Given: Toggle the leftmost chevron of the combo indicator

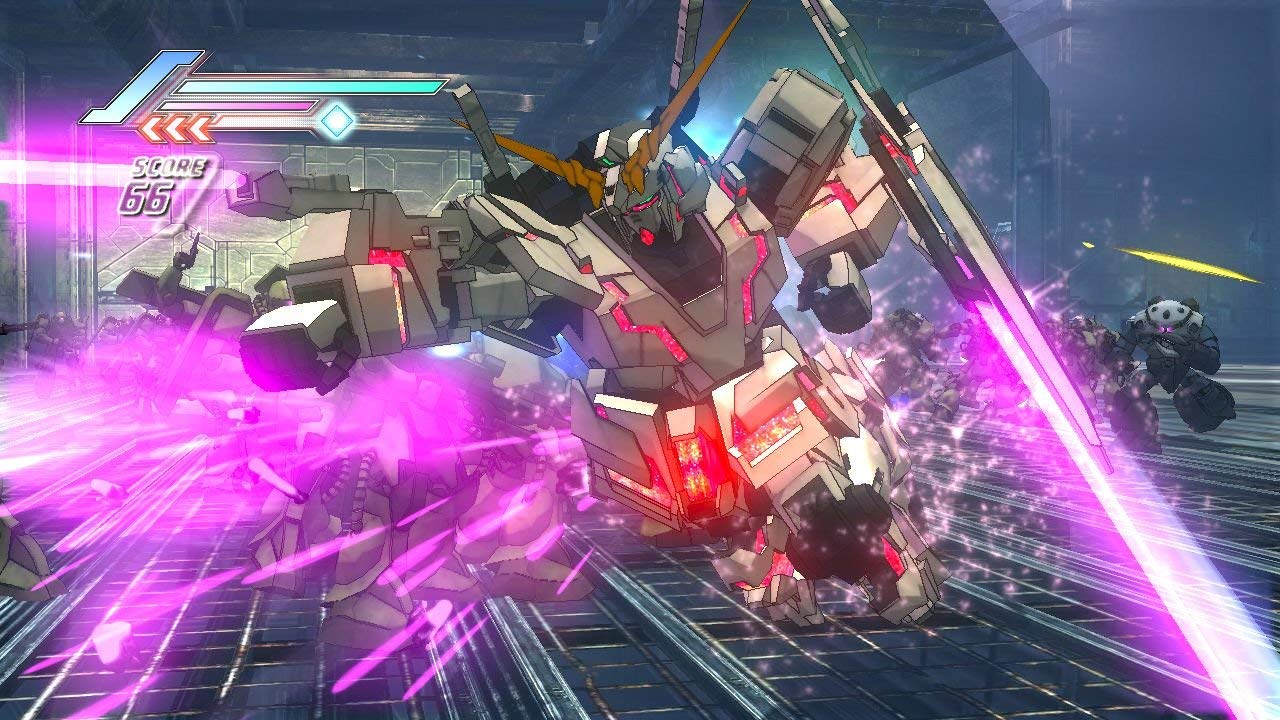Looking at the screenshot, I should coord(153,127).
